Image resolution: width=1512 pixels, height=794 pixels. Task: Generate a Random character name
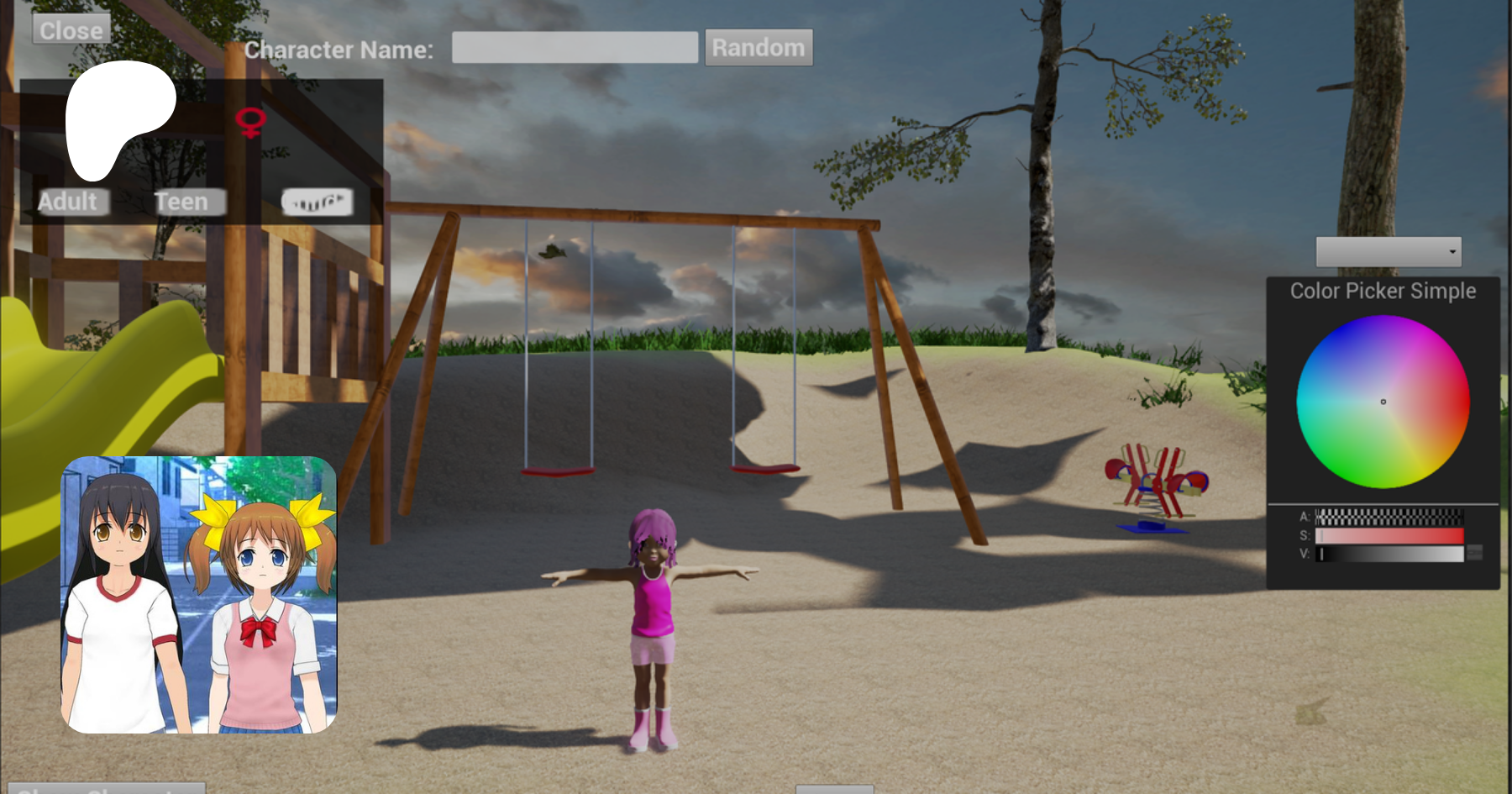click(759, 48)
